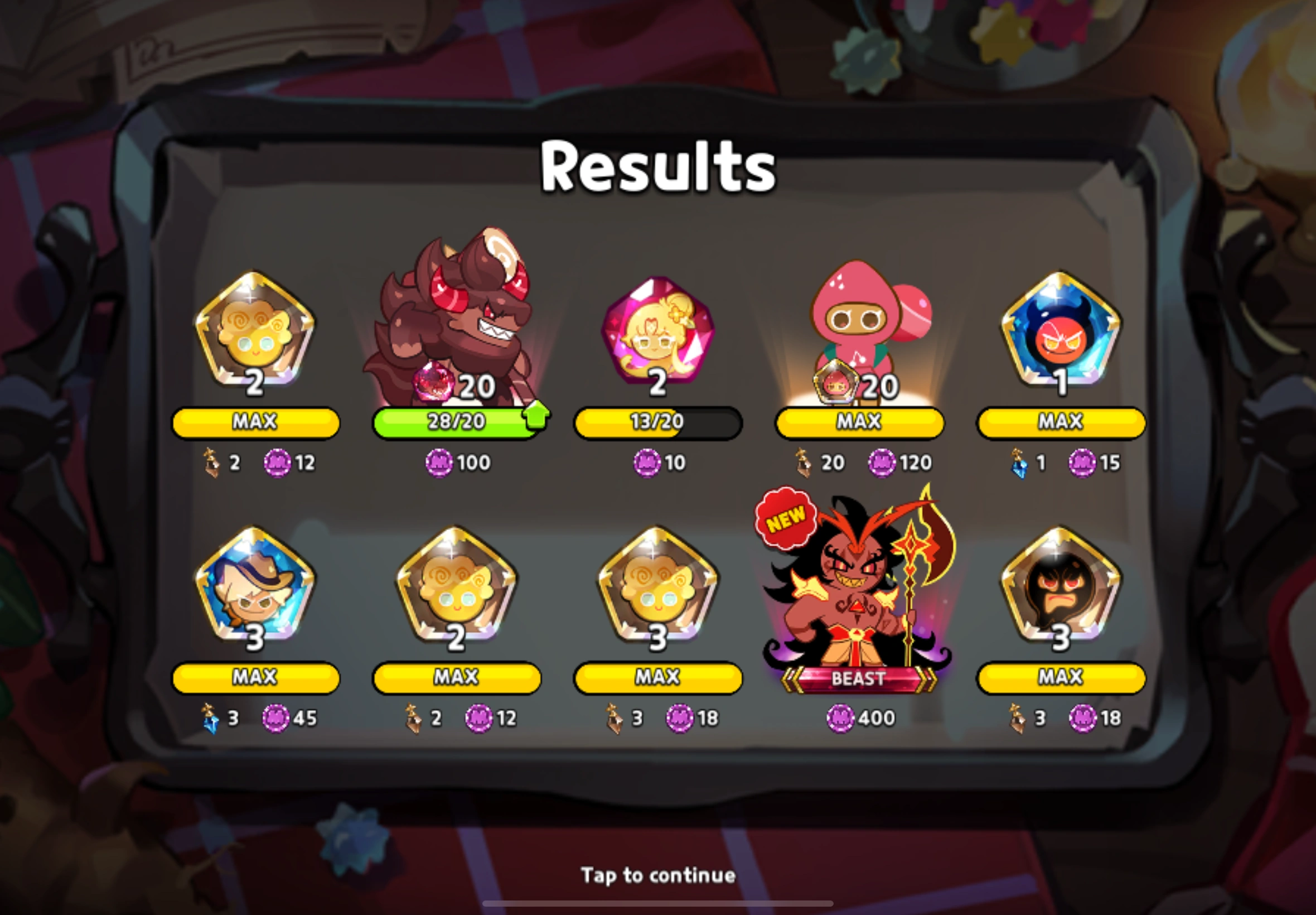This screenshot has height=915, width=1316.
Task: Click 'Tap to continue' at the bottom
Action: [x=657, y=875]
